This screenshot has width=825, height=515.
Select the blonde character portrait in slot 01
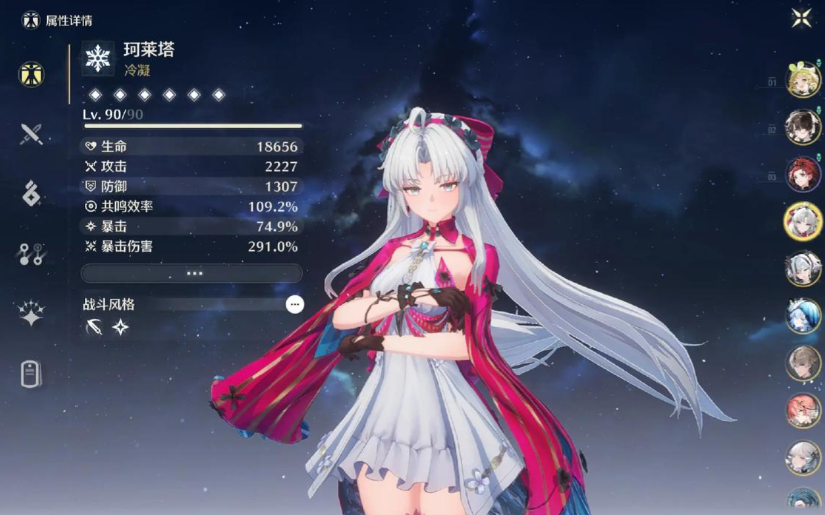coord(803,80)
